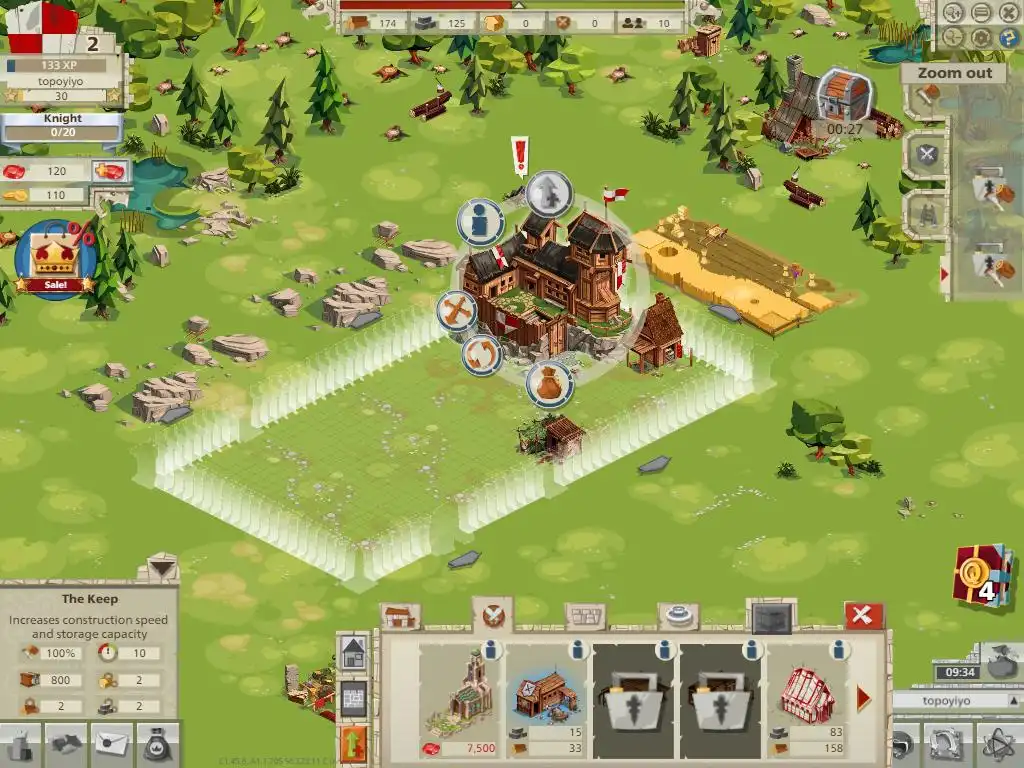The height and width of the screenshot is (768, 1024).
Task: Open the house civil buildings tab
Action: pos(400,616)
